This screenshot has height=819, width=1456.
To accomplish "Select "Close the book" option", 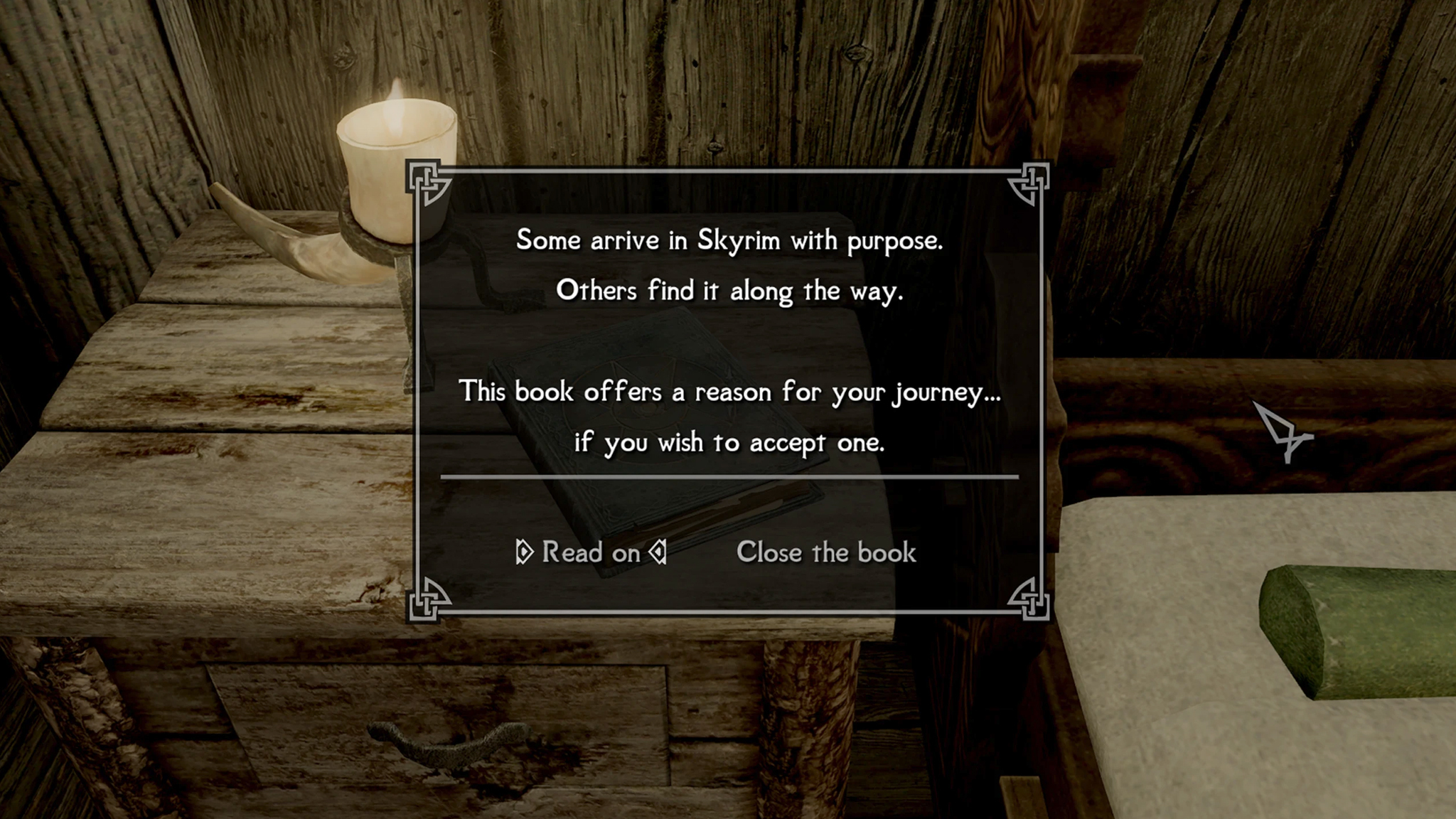I will [826, 552].
